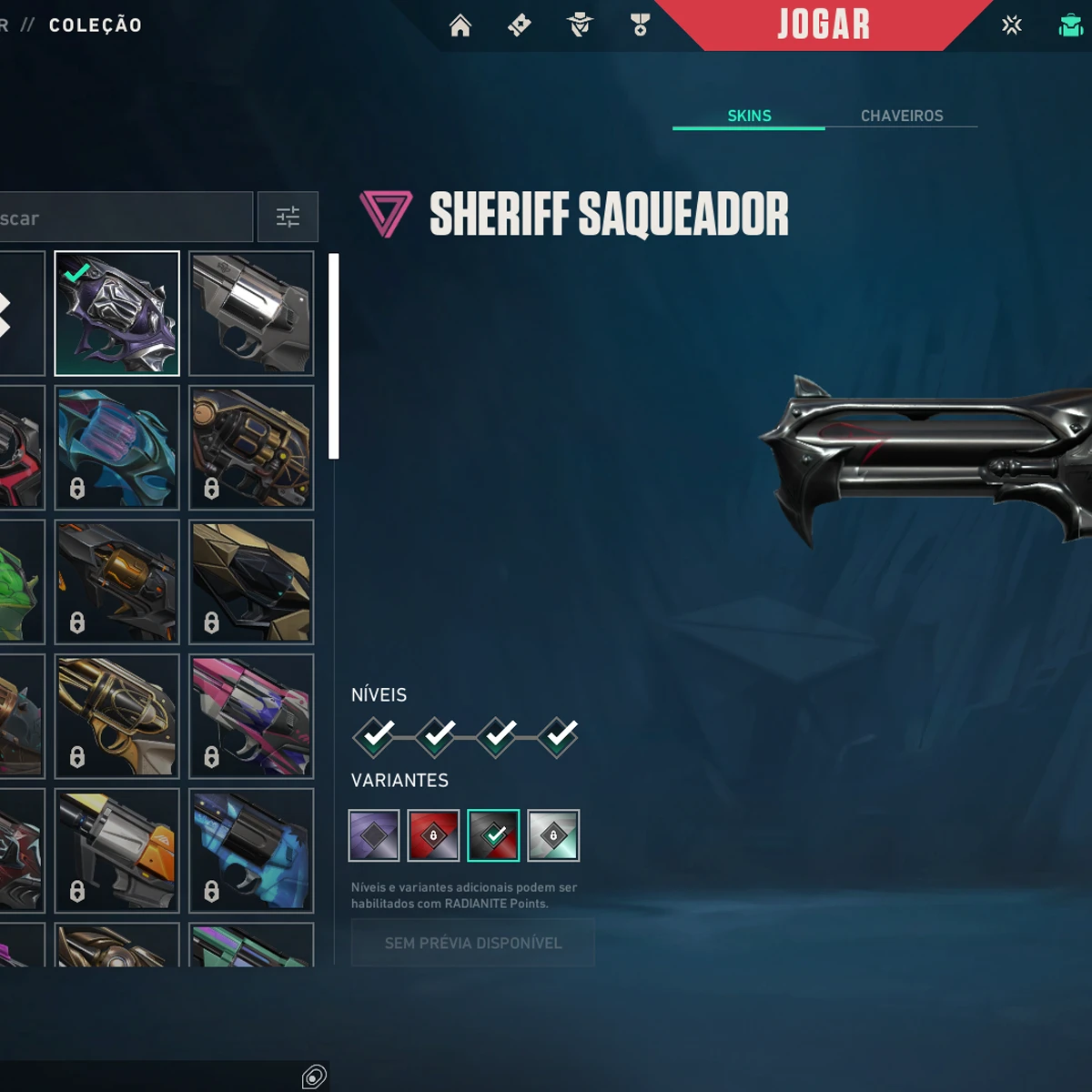Select the Skins tab
Image resolution: width=1092 pixels, height=1092 pixels.
tap(749, 116)
